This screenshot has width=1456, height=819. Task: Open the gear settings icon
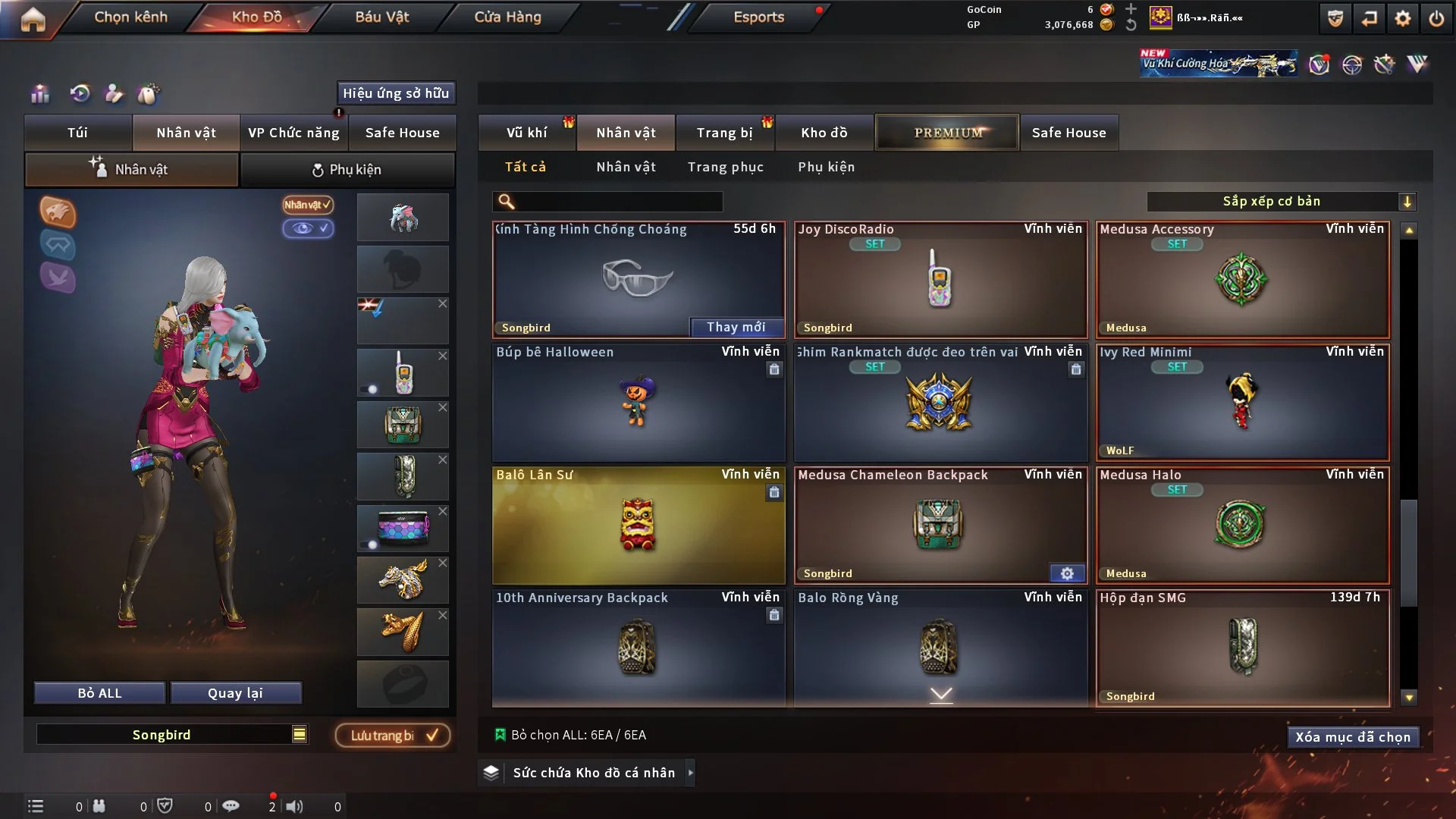[1402, 19]
